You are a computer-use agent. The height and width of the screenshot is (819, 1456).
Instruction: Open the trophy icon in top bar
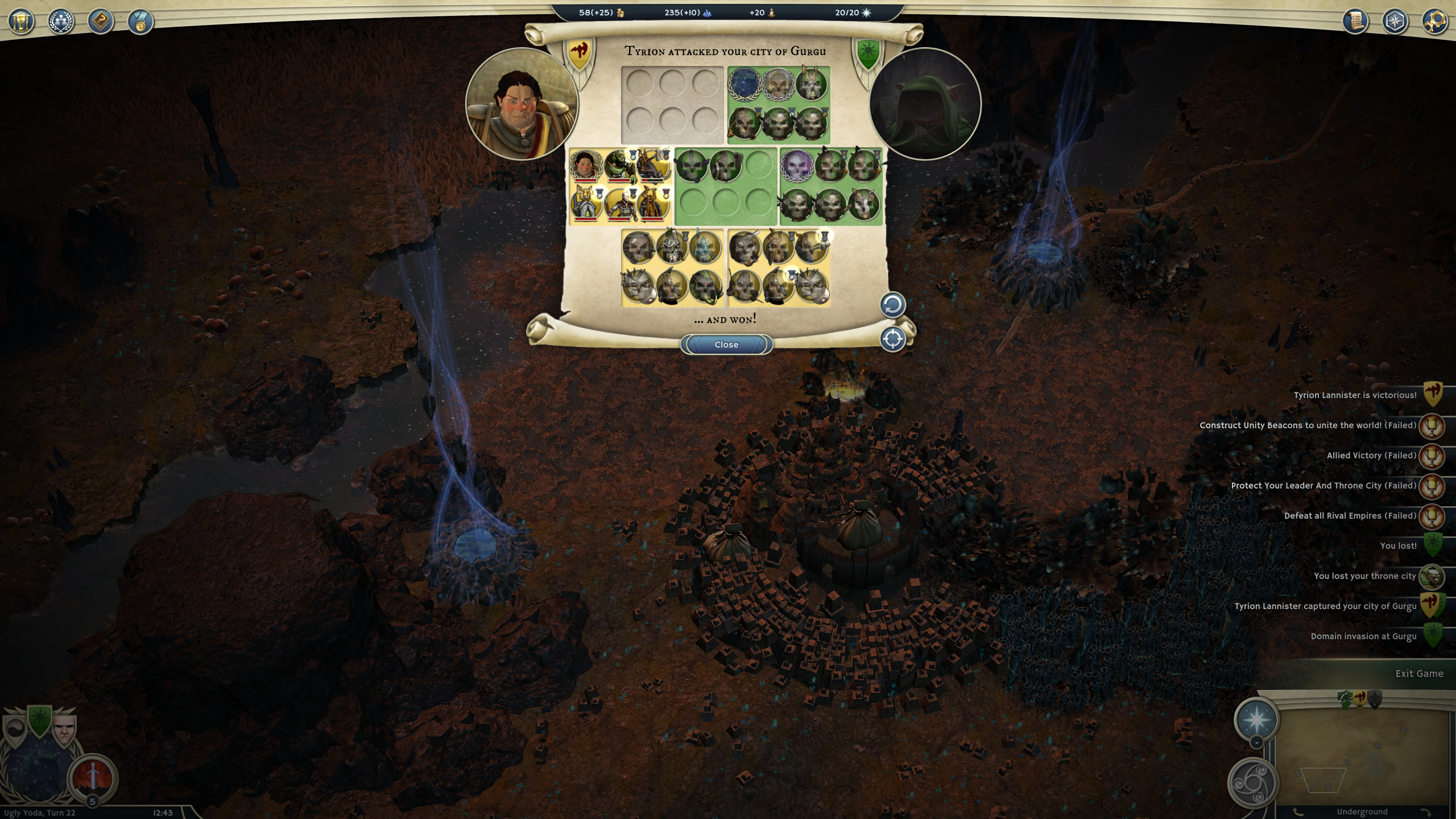22,22
